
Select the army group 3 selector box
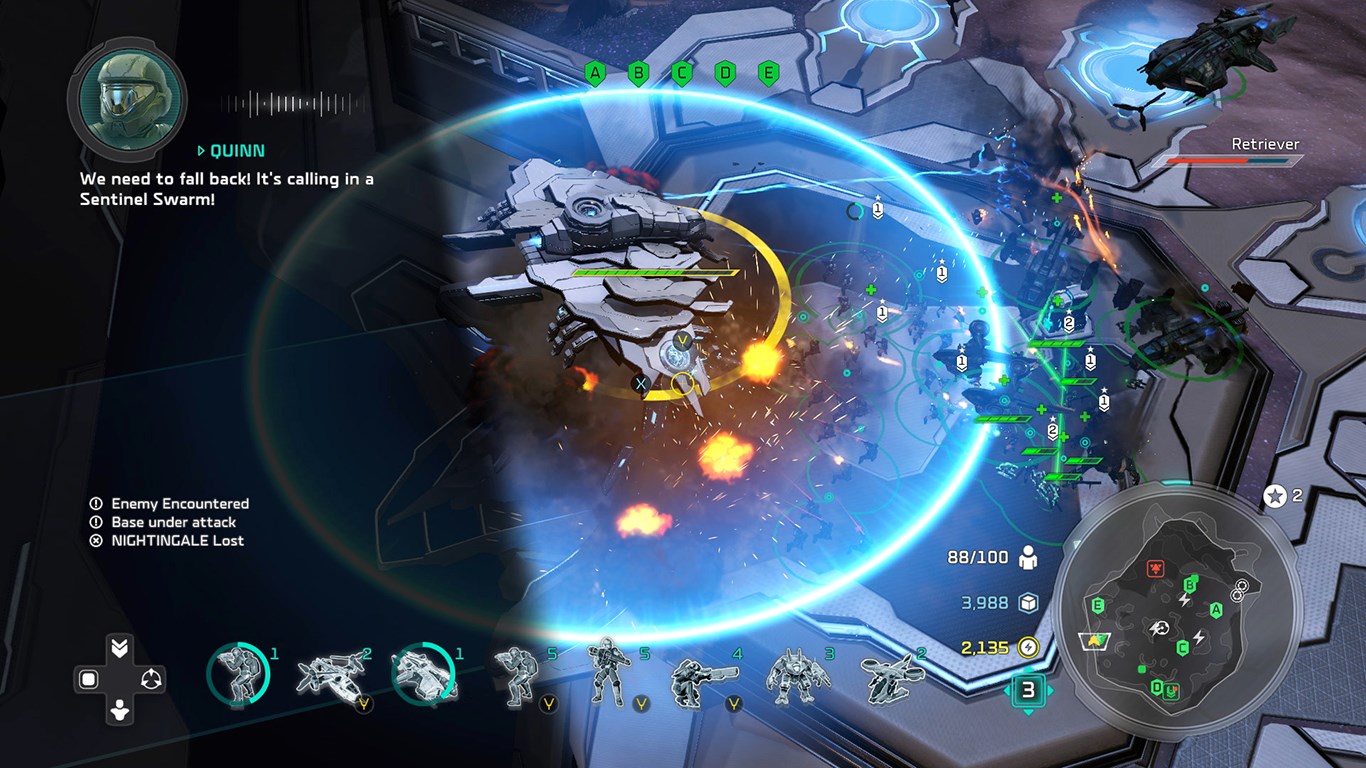(1028, 690)
